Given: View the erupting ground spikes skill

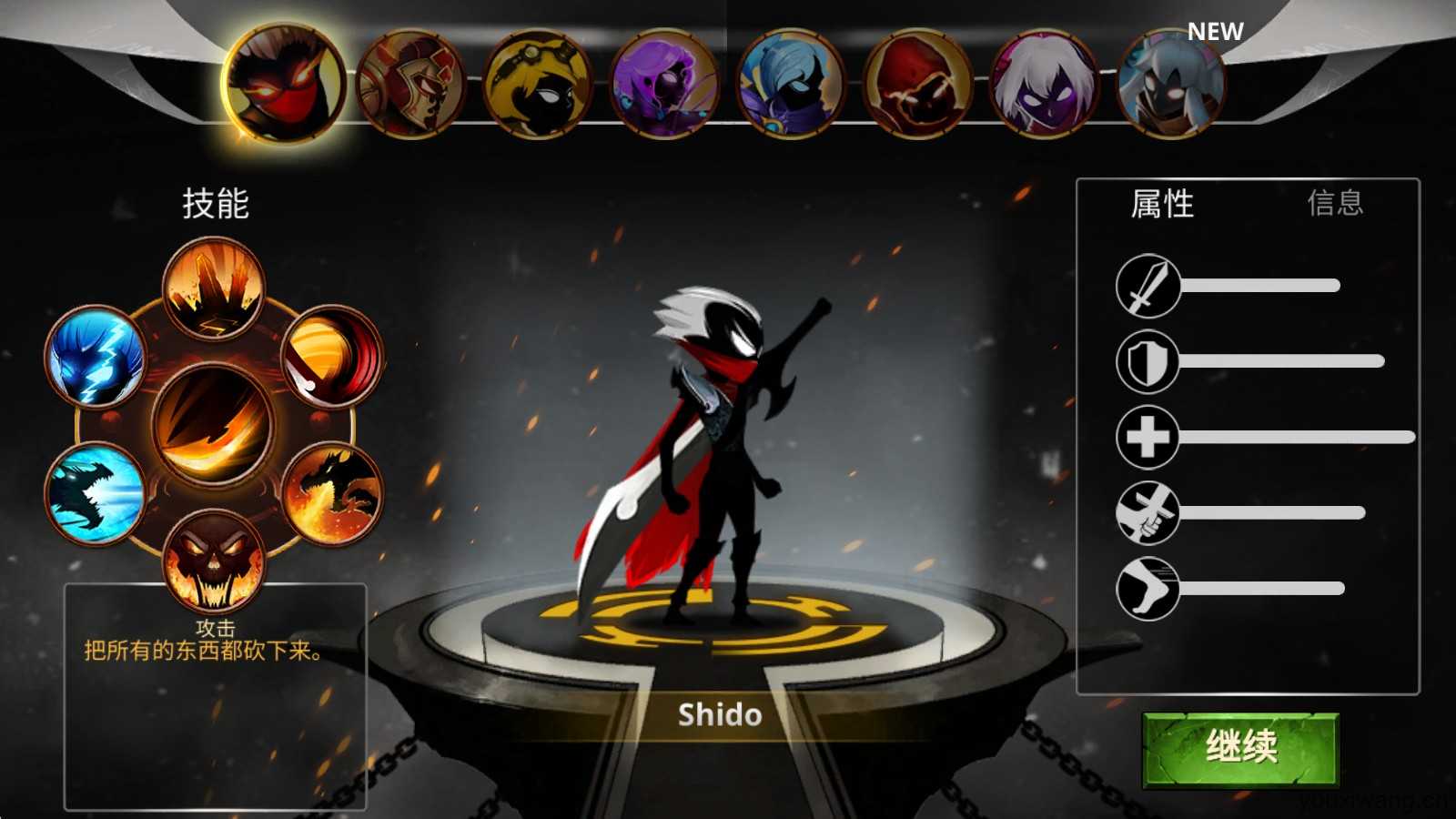Looking at the screenshot, I should point(214,288).
